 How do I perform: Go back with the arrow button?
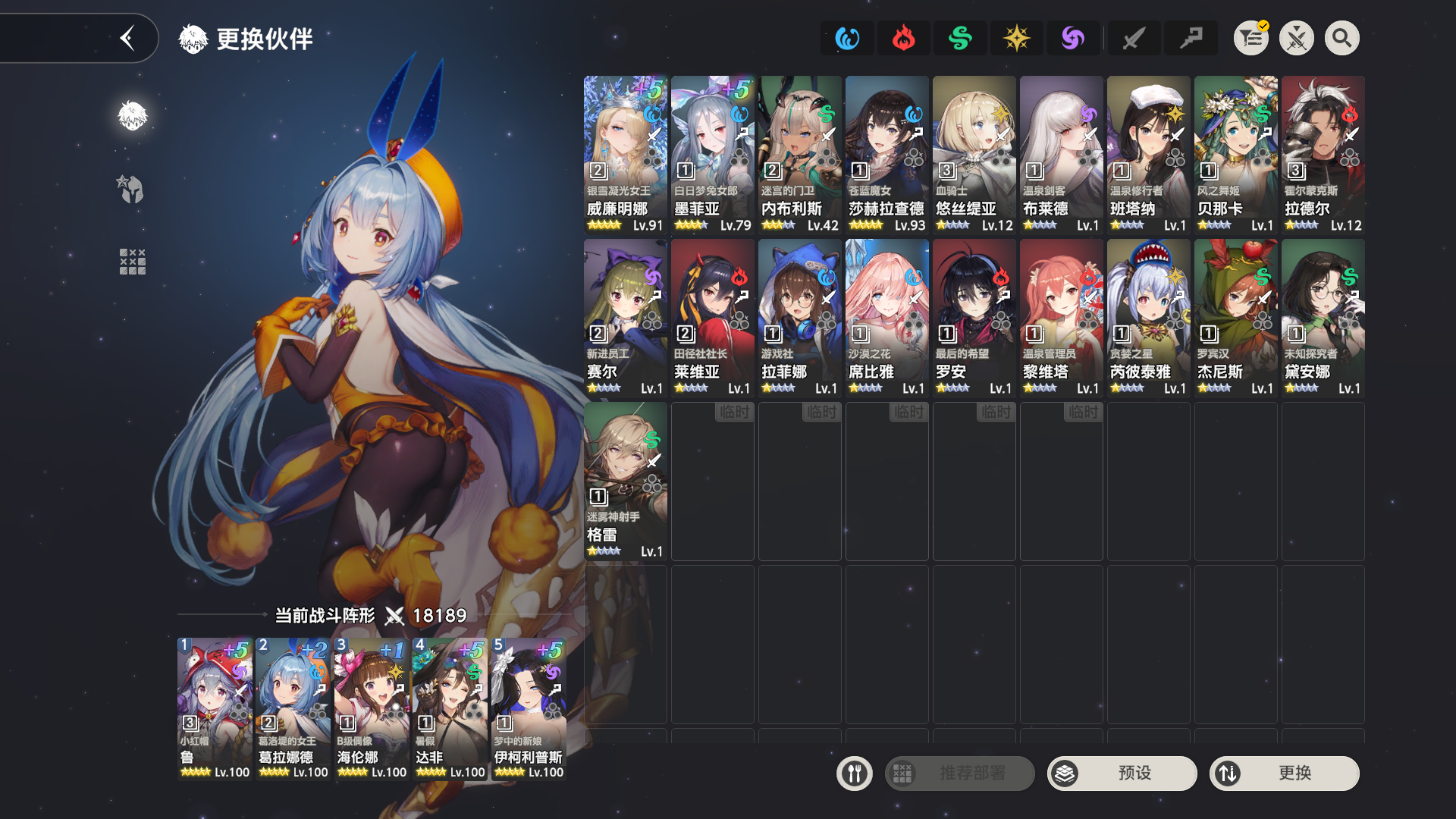127,38
